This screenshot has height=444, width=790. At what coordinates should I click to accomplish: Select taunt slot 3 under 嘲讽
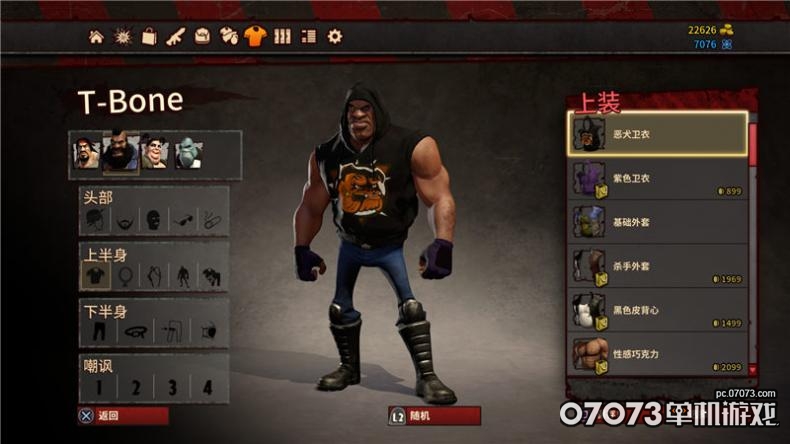171,386
